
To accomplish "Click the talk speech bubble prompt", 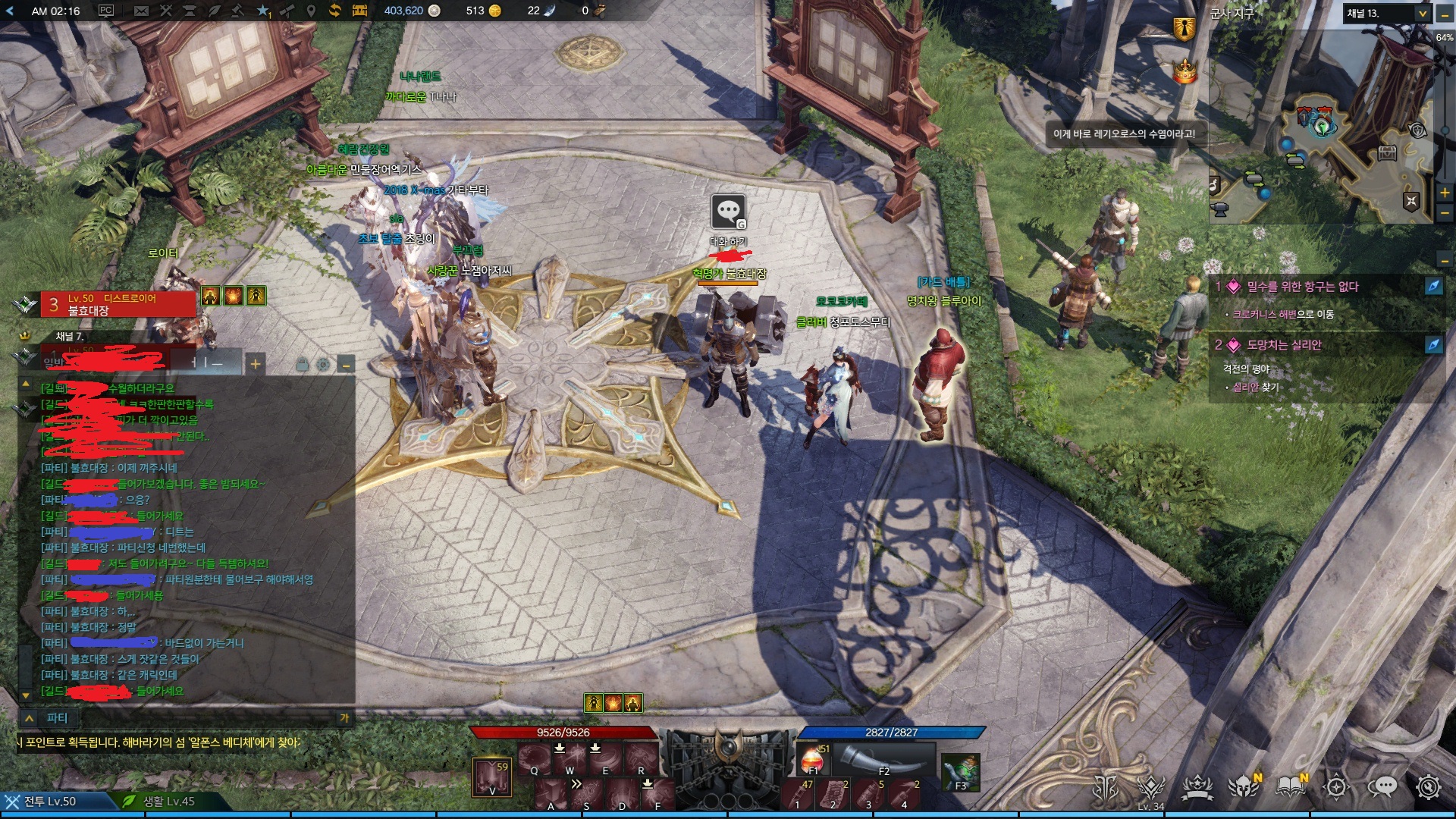I will click(728, 212).
